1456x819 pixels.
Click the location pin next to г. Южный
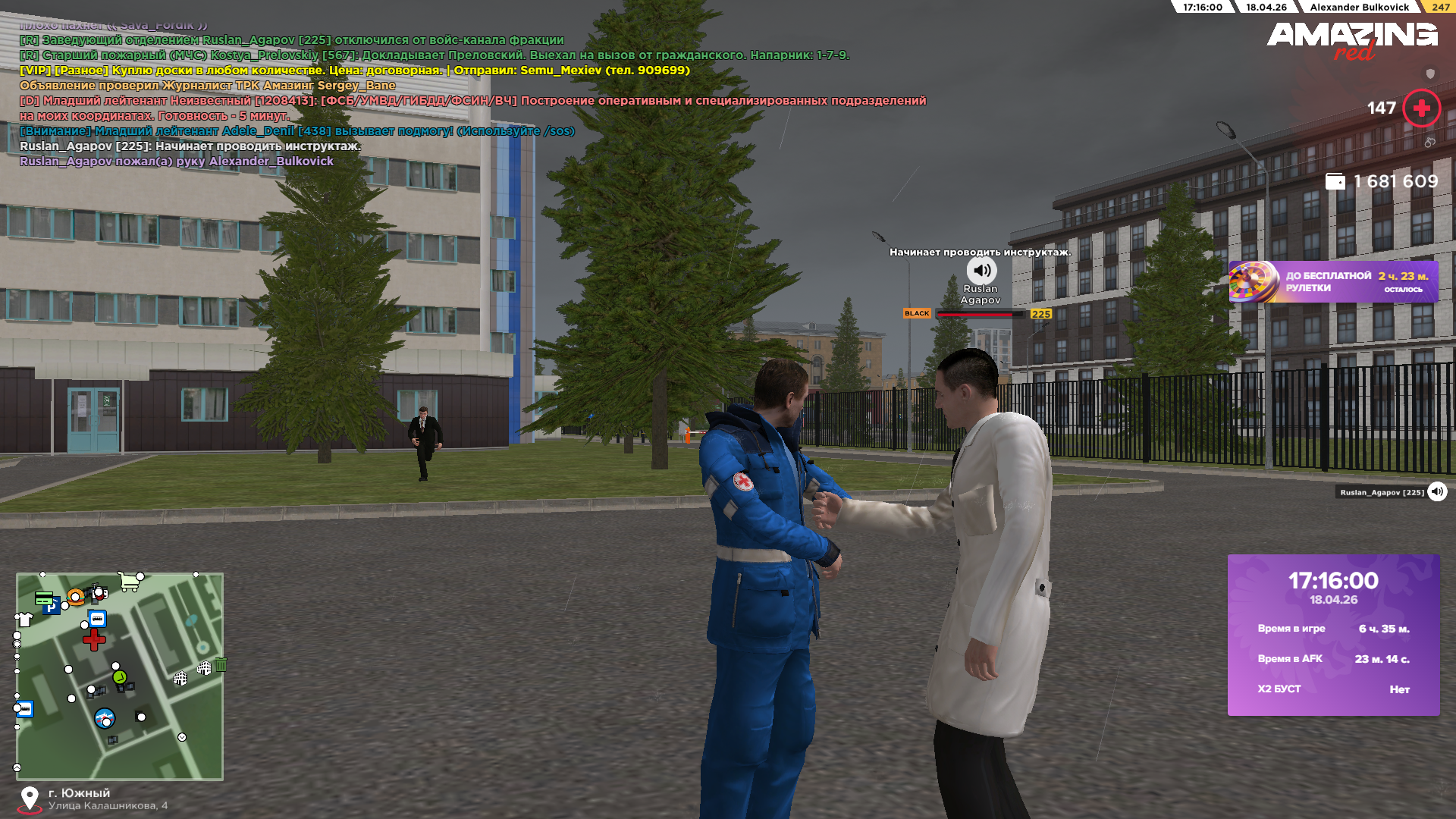[x=30, y=799]
